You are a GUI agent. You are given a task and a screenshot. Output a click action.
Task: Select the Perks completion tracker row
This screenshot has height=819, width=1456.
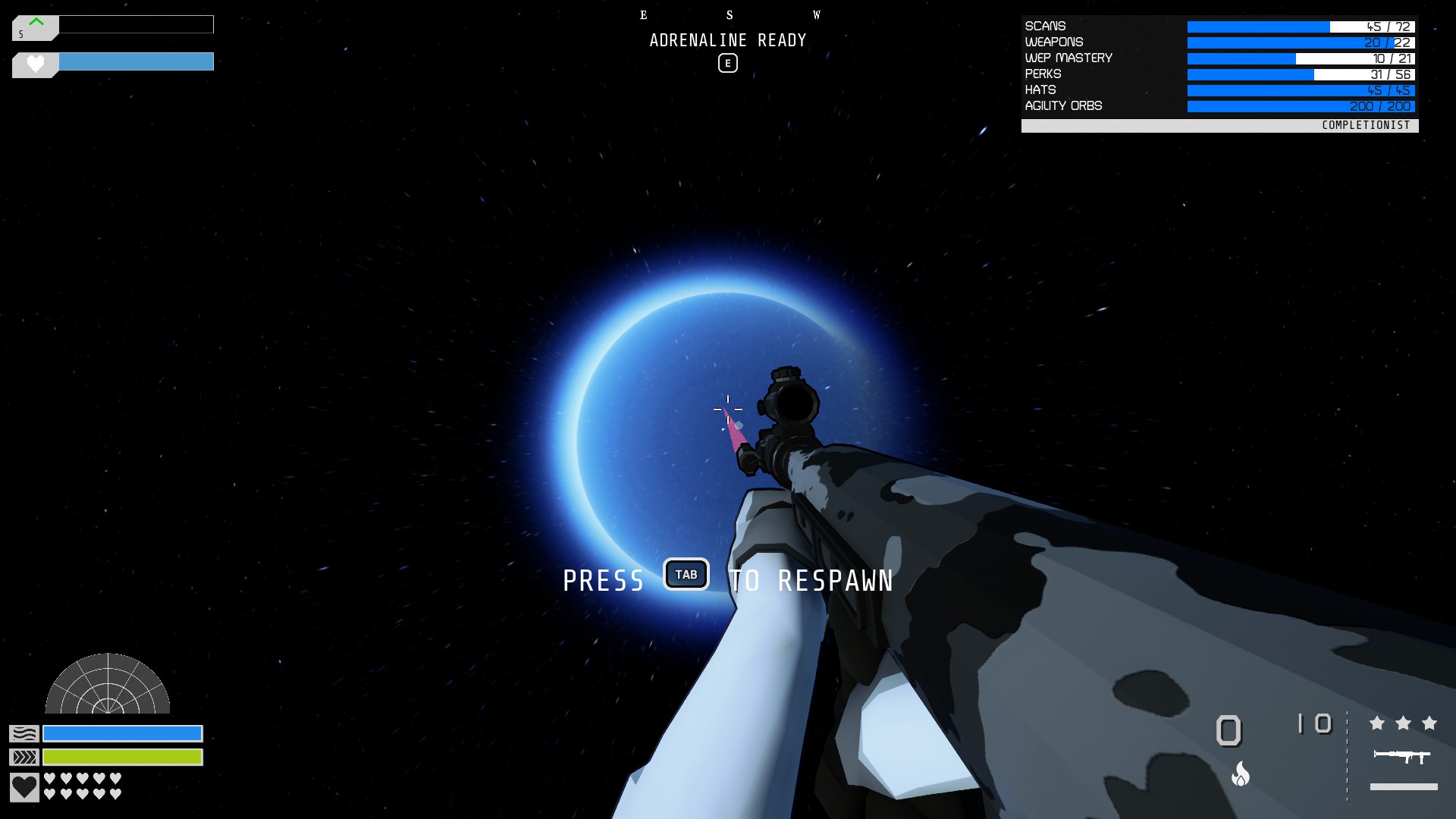click(1219, 74)
